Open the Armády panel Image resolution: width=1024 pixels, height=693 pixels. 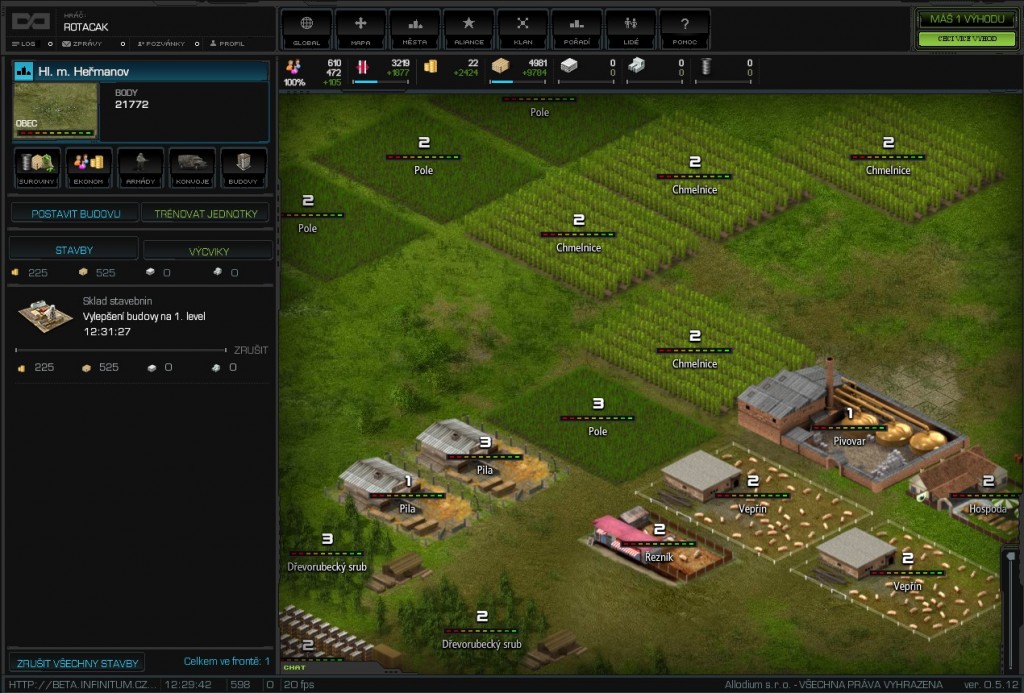(x=141, y=168)
